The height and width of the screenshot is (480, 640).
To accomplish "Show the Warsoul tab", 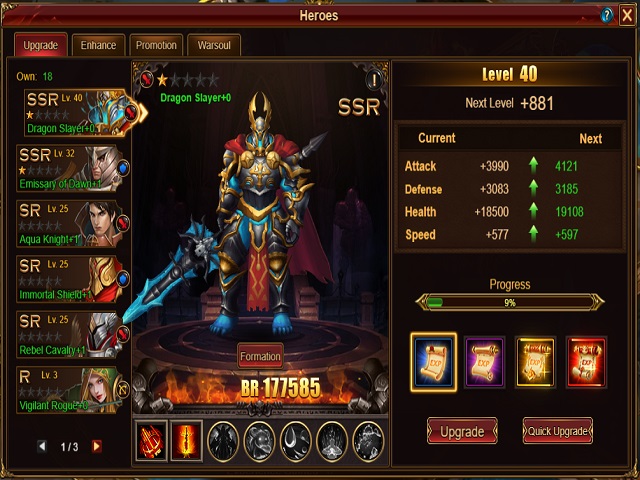I will click(x=214, y=45).
